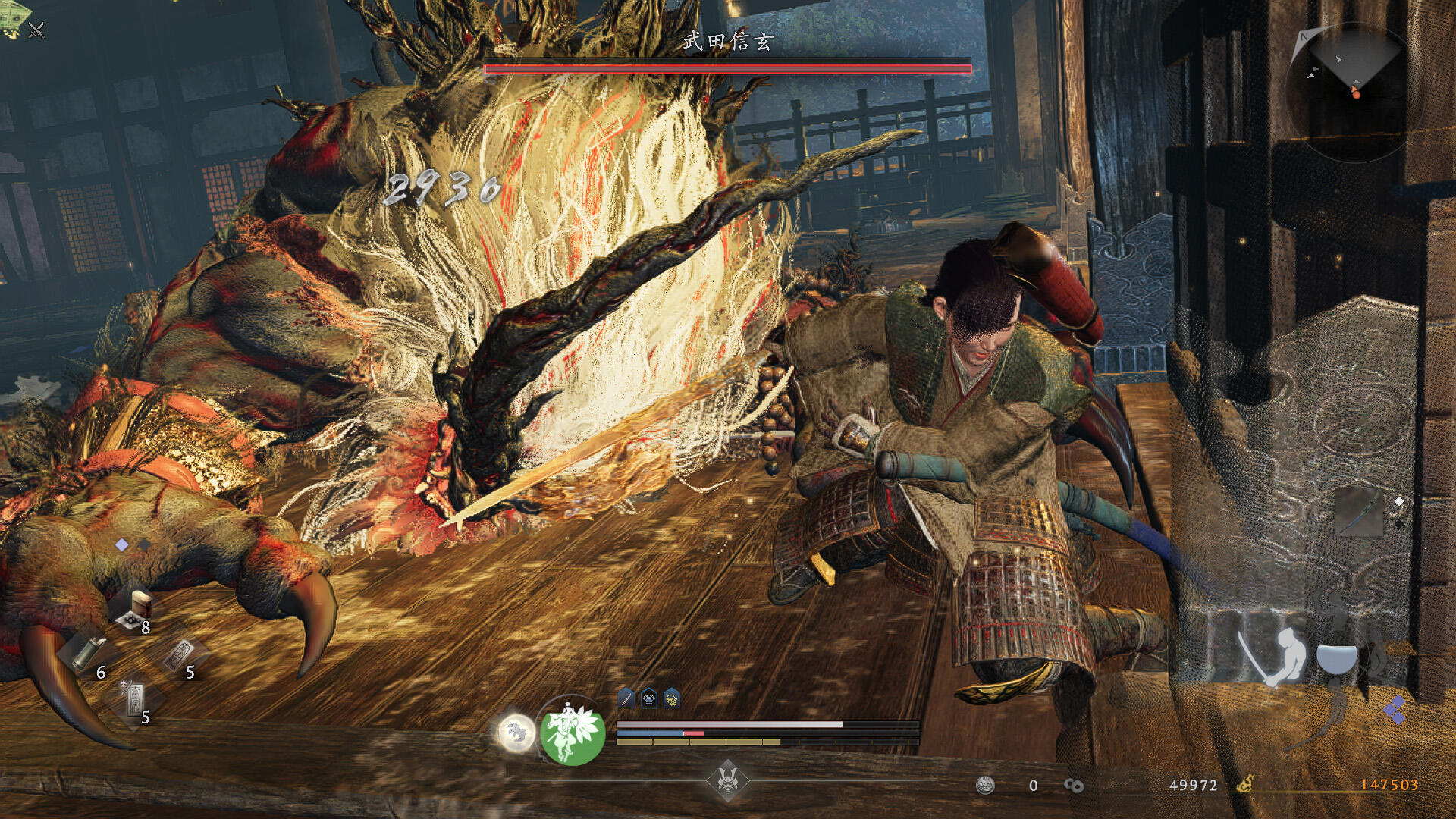The height and width of the screenshot is (819, 1456).
Task: Inspect the sword attack buff icon
Action: (x=626, y=698)
